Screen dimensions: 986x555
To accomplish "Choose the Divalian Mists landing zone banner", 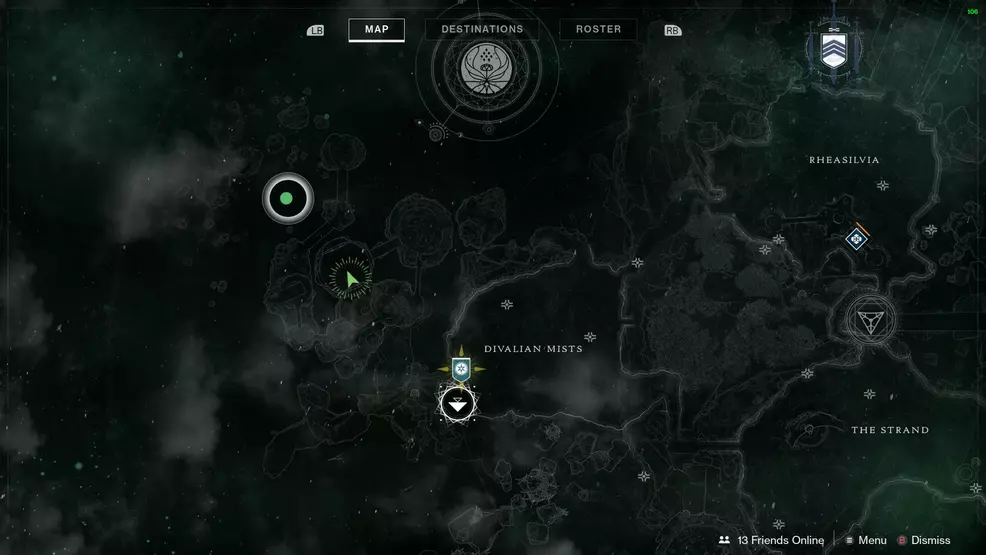I will (x=460, y=368).
